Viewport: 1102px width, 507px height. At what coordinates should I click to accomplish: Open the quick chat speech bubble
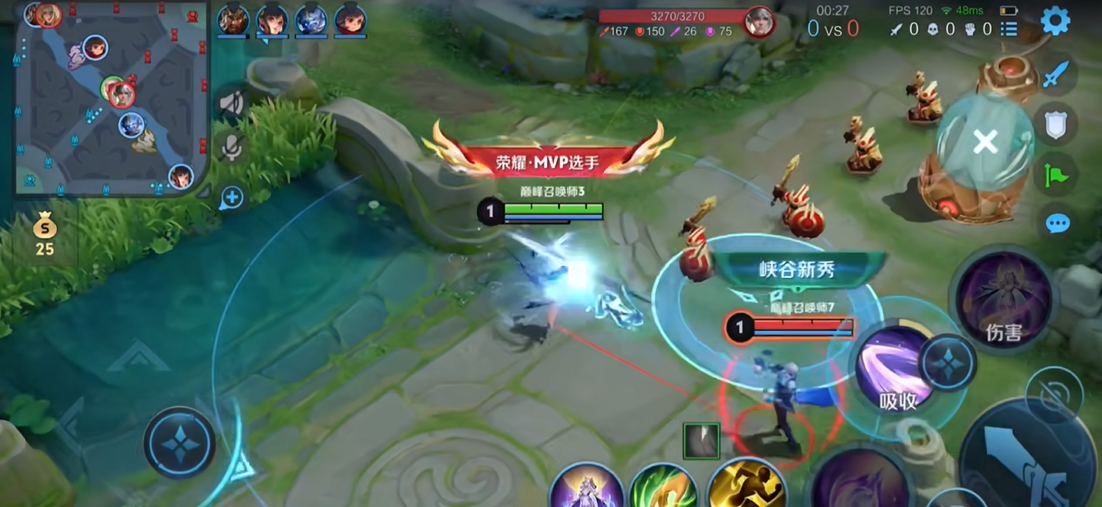pyautogui.click(x=1057, y=223)
